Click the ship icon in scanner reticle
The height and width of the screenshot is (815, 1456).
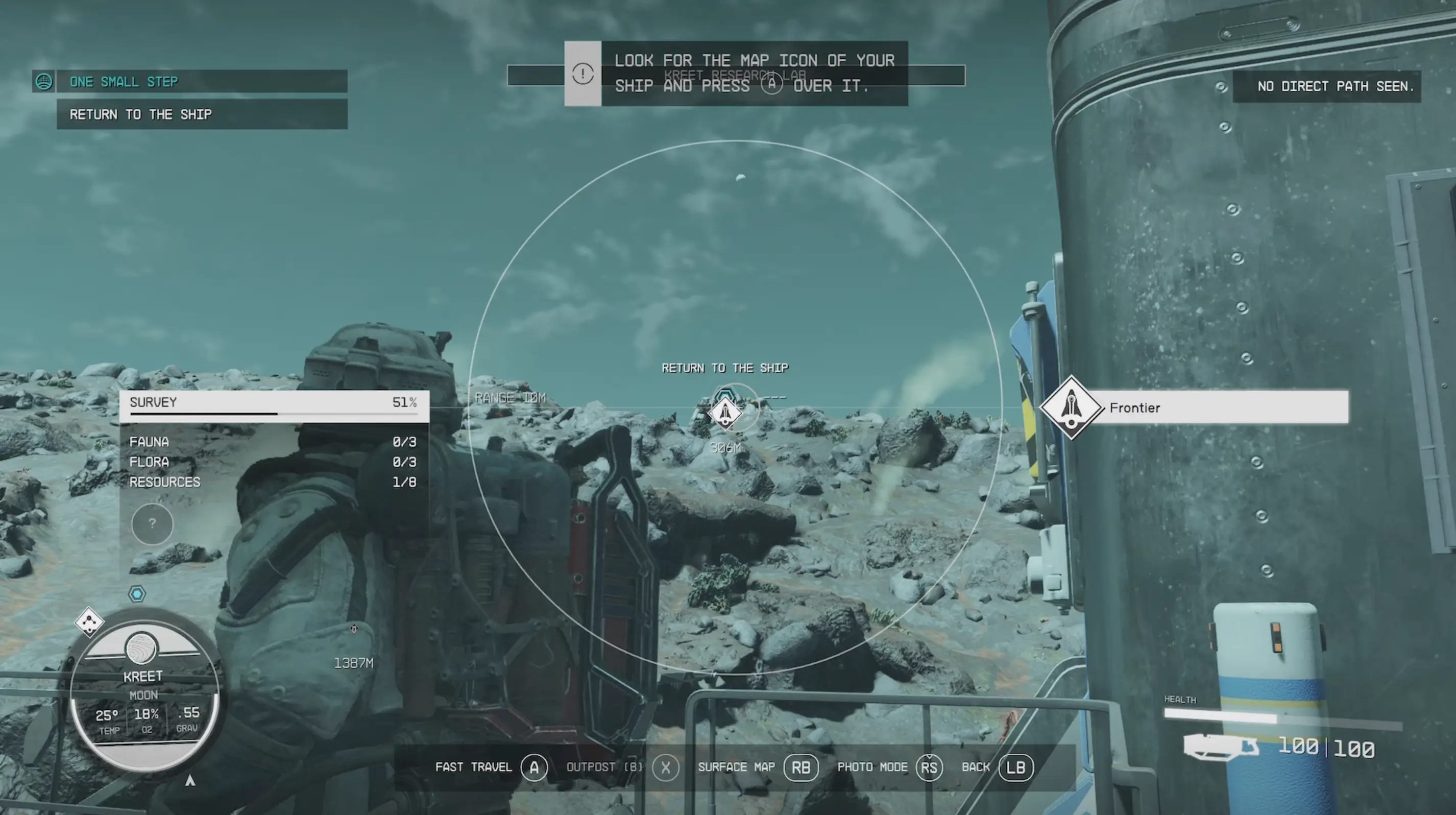(x=724, y=413)
